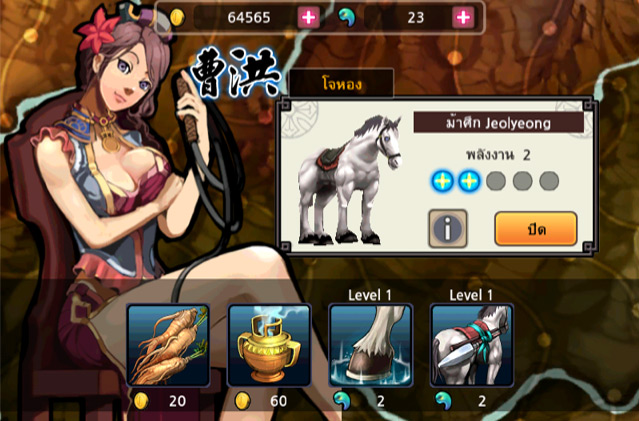Add more blue gems with plus button
This screenshot has width=639, height=421.
click(463, 17)
